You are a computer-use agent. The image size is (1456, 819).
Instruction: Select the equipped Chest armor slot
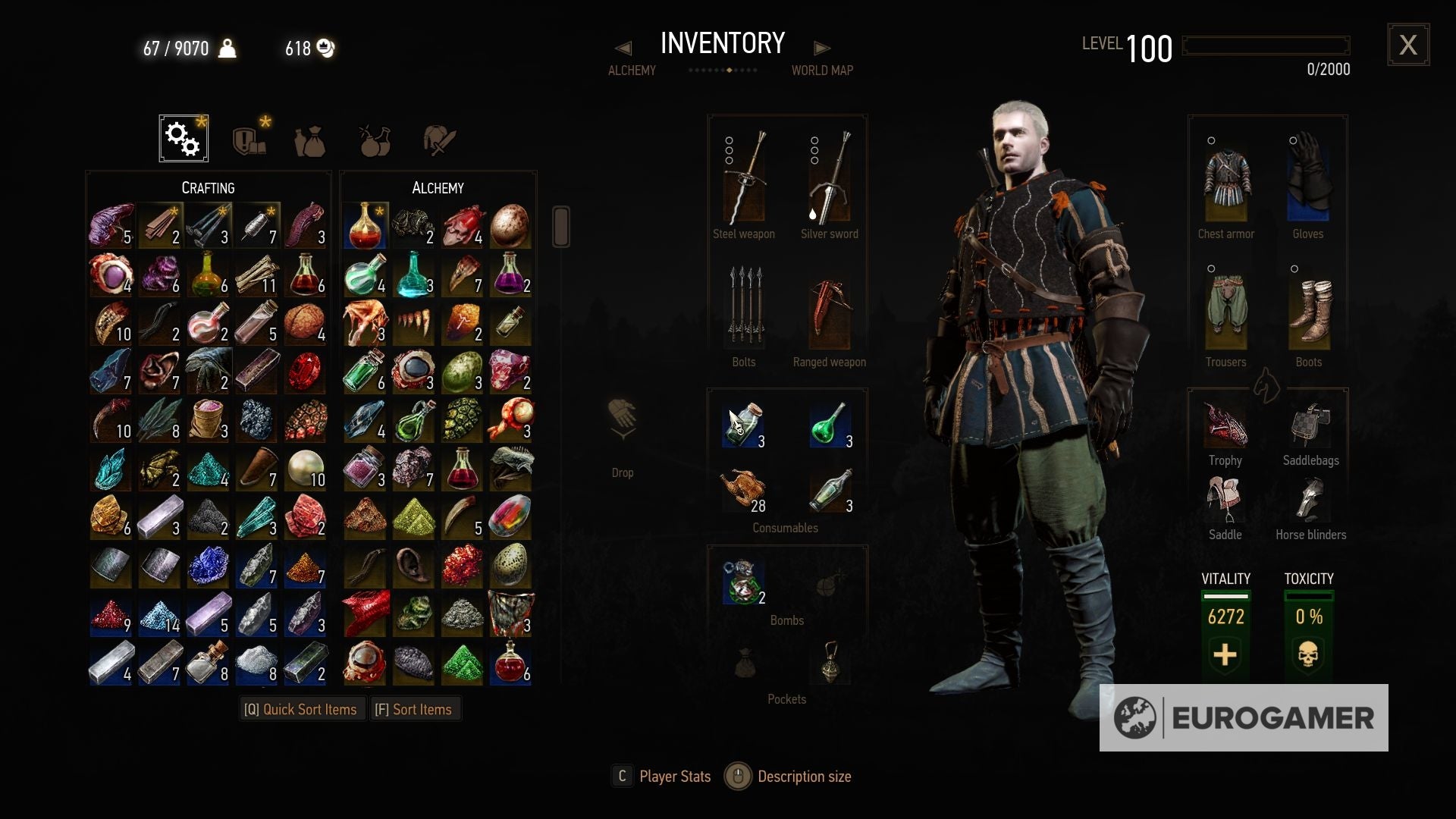point(1225,182)
